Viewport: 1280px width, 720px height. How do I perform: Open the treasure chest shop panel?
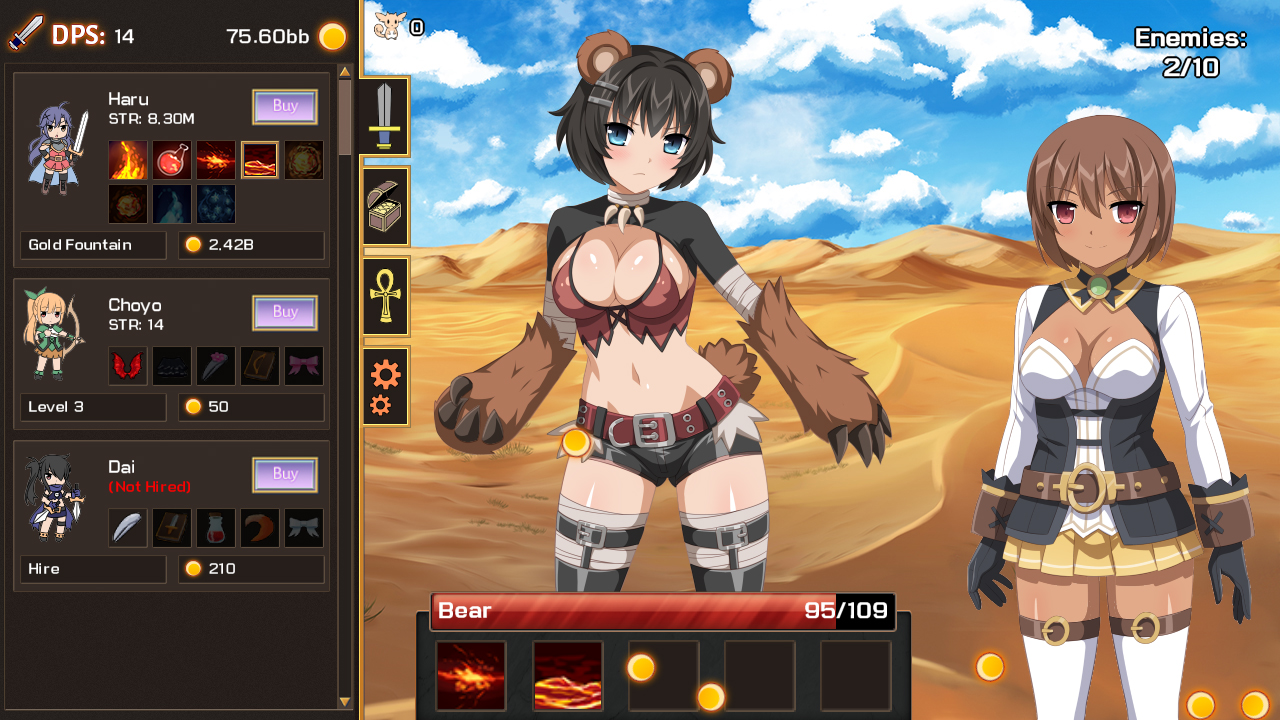(385, 205)
